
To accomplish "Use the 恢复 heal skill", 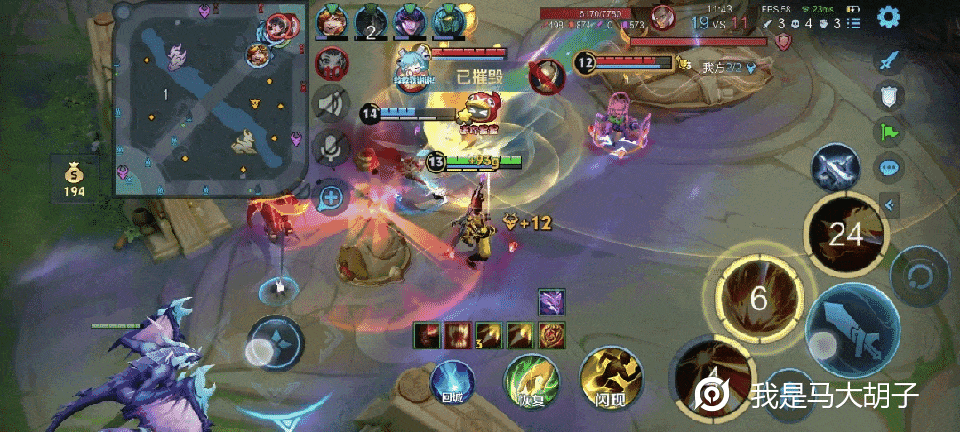I will click(x=530, y=381).
